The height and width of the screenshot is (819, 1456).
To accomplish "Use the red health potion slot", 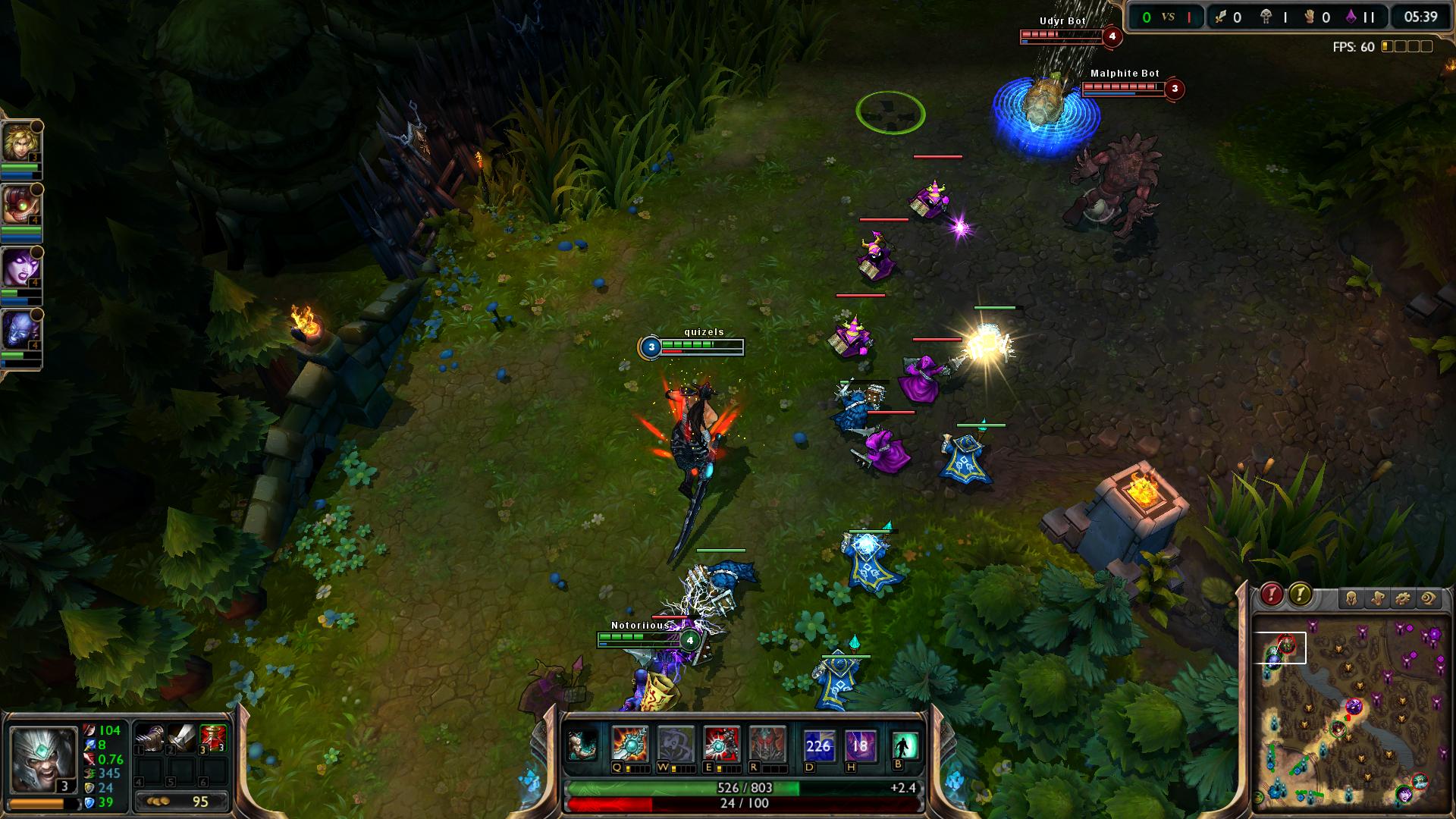I will pyautogui.click(x=214, y=738).
